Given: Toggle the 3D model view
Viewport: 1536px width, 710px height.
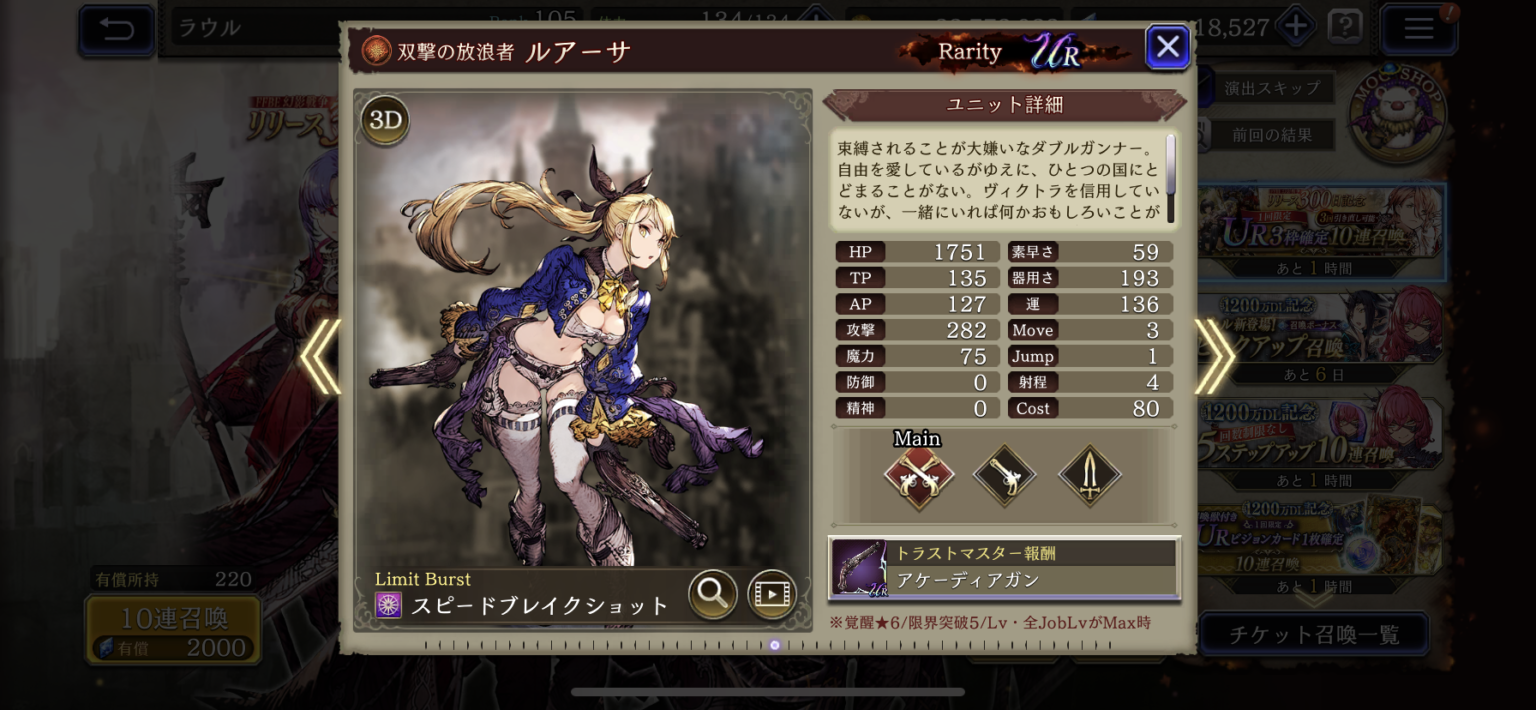Looking at the screenshot, I should [385, 121].
